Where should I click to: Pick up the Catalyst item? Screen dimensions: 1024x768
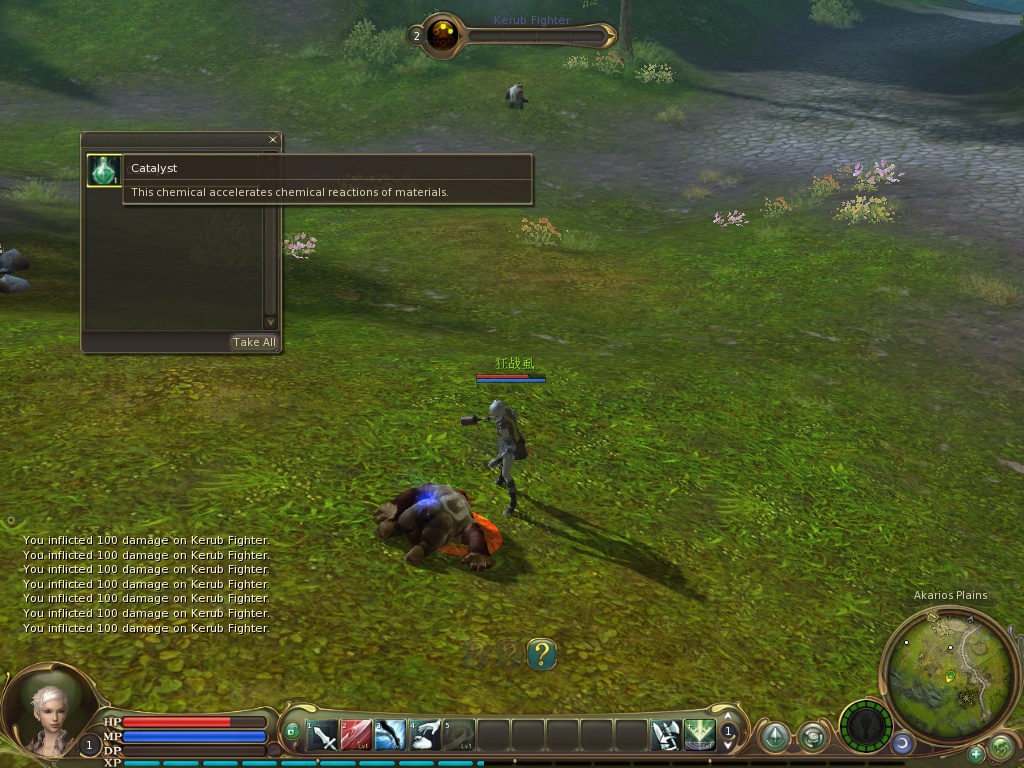(x=103, y=170)
